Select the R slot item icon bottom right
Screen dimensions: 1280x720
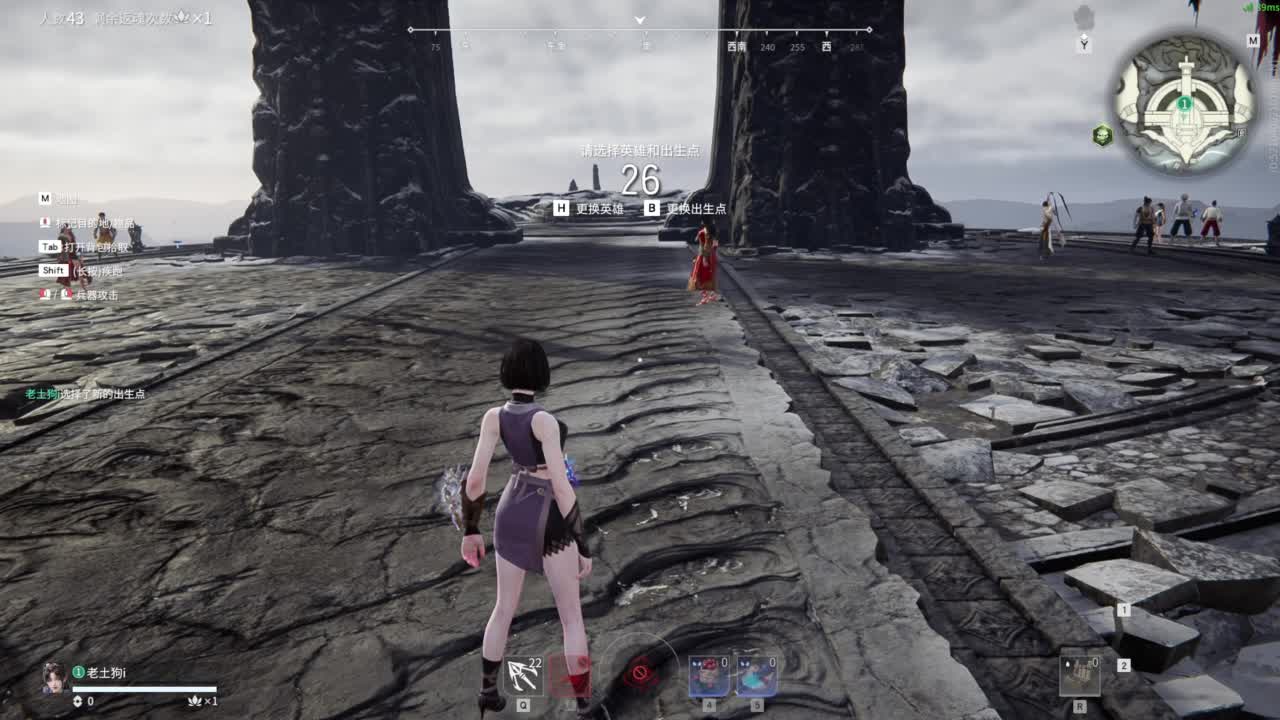point(1078,671)
